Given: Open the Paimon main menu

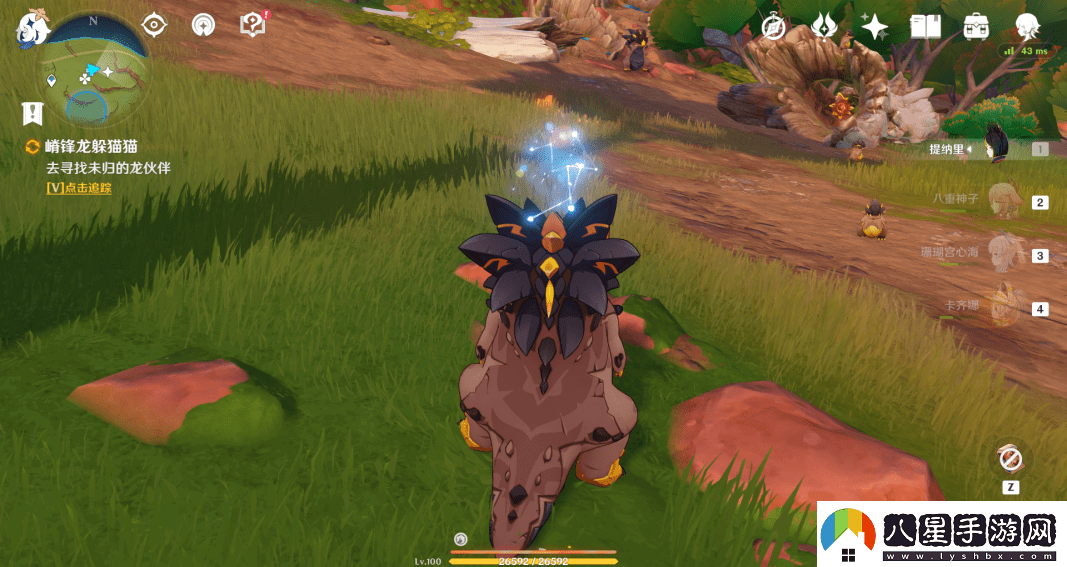Looking at the screenshot, I should coord(28,29).
